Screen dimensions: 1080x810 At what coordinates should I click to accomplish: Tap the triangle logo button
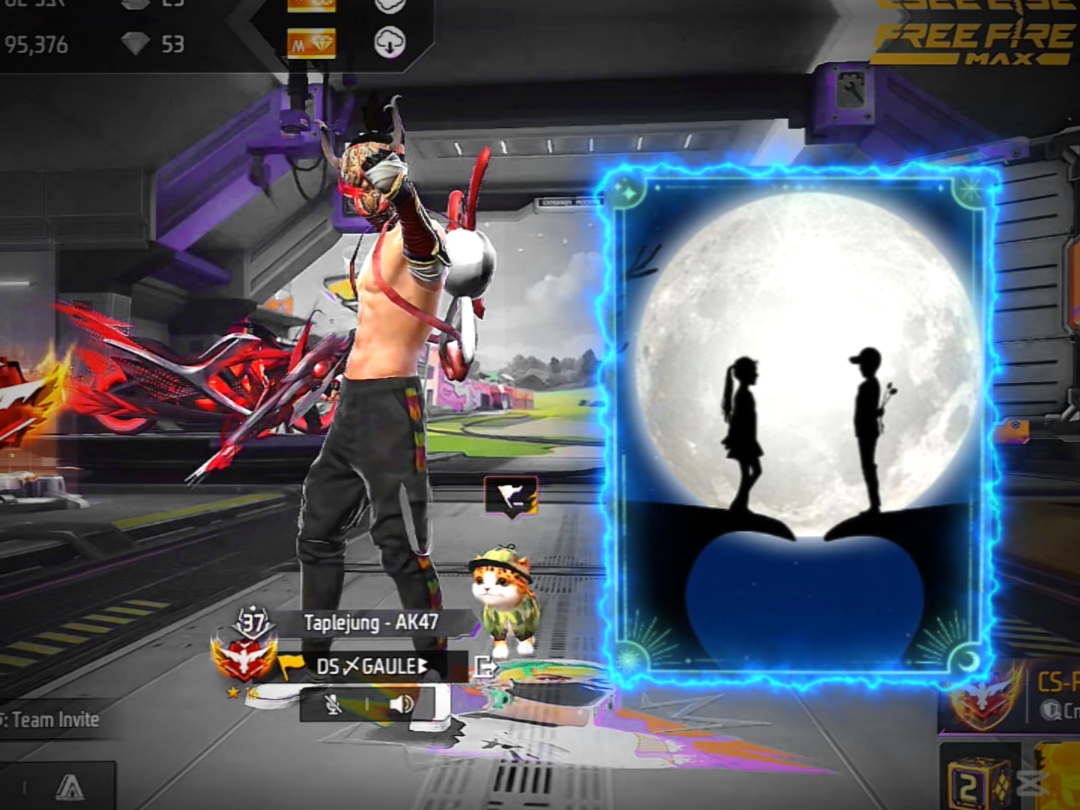coord(69,787)
